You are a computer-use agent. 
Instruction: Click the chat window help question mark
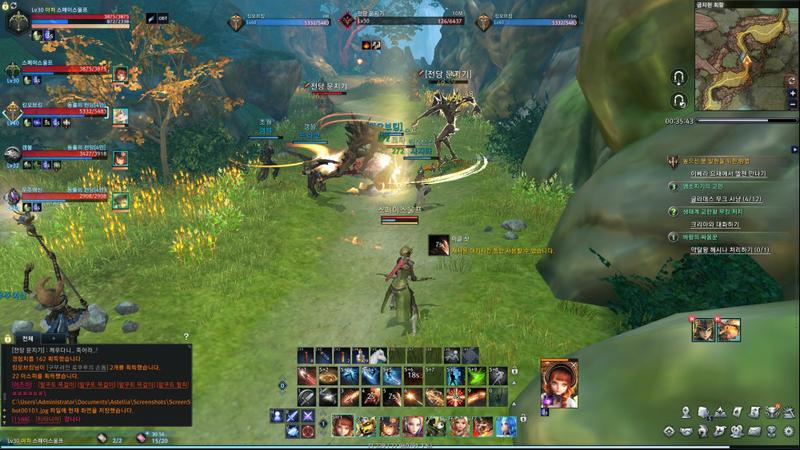(186, 338)
